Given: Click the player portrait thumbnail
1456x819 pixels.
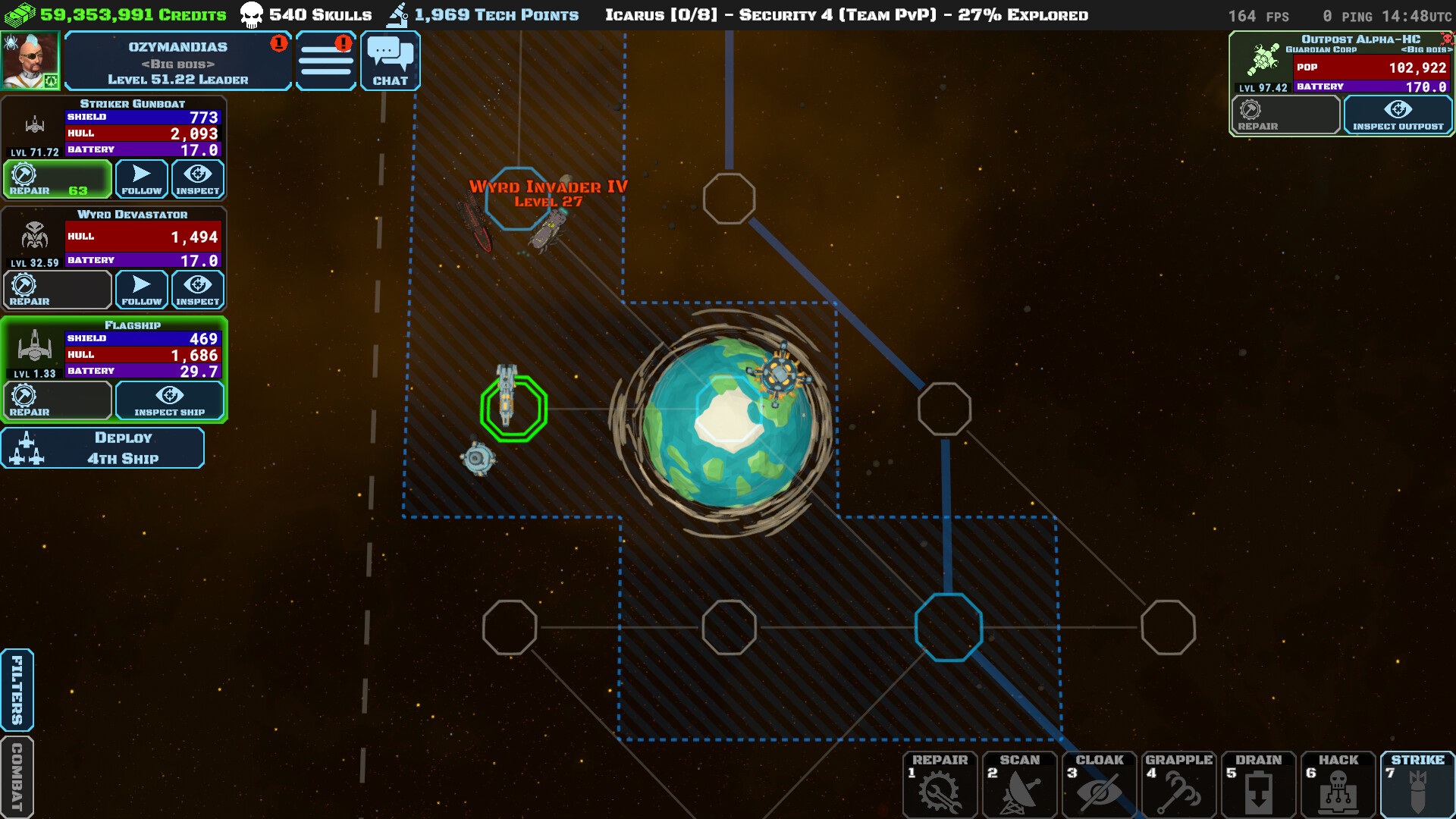Looking at the screenshot, I should pyautogui.click(x=30, y=61).
